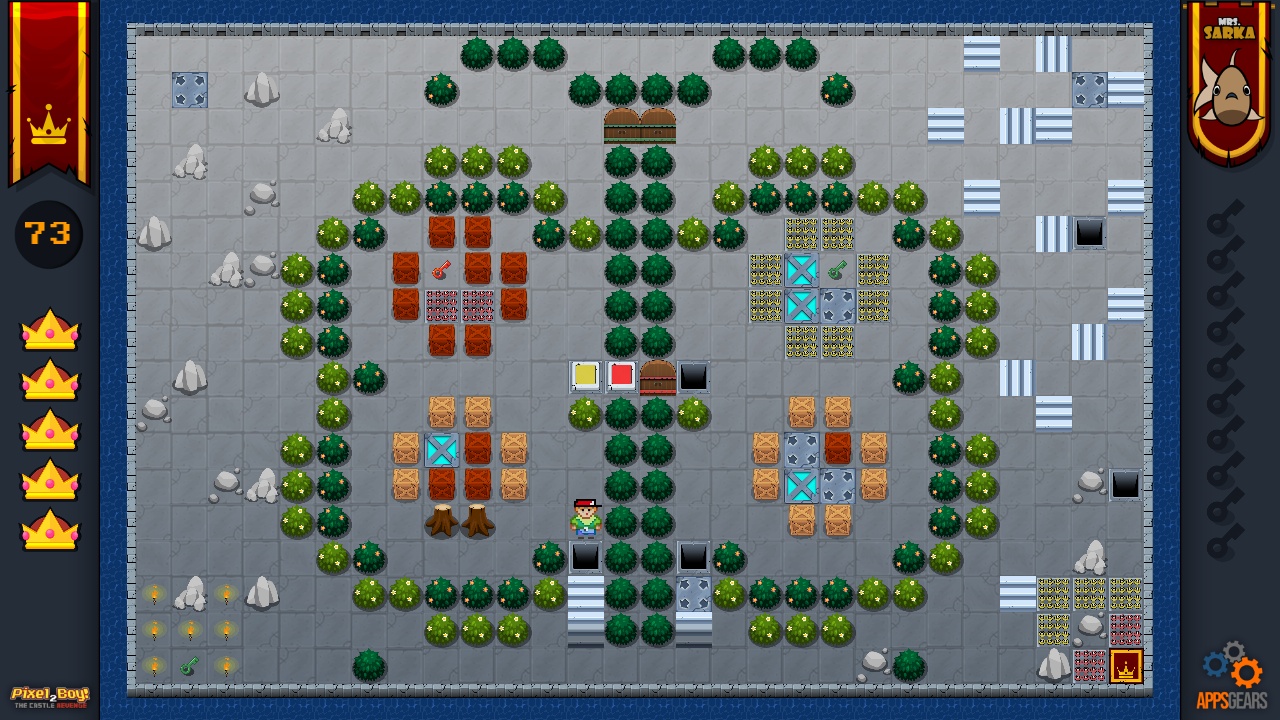
Task: Click the hamburger item next to the floor buttons
Action: [x=657, y=375]
